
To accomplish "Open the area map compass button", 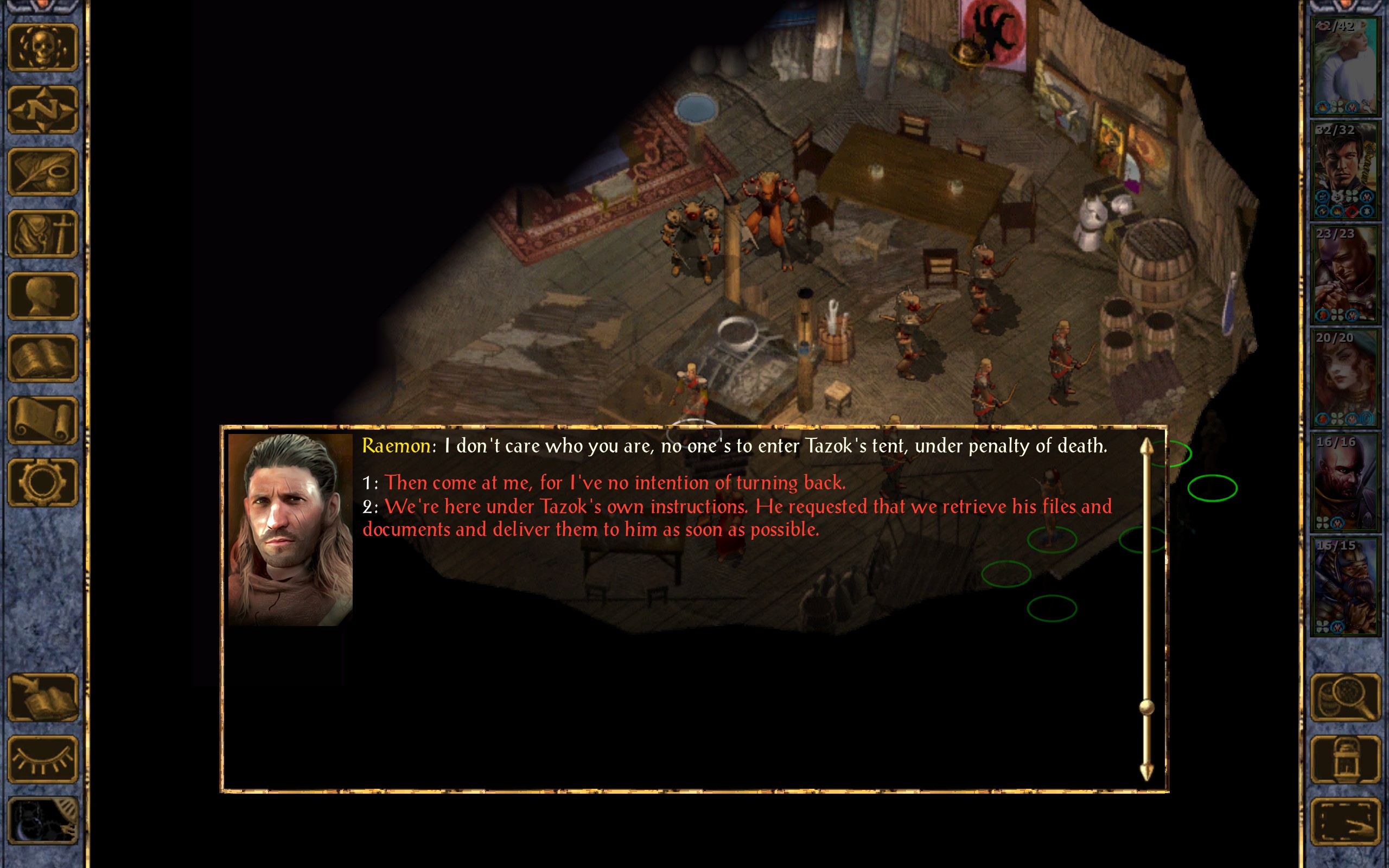I will point(42,110).
